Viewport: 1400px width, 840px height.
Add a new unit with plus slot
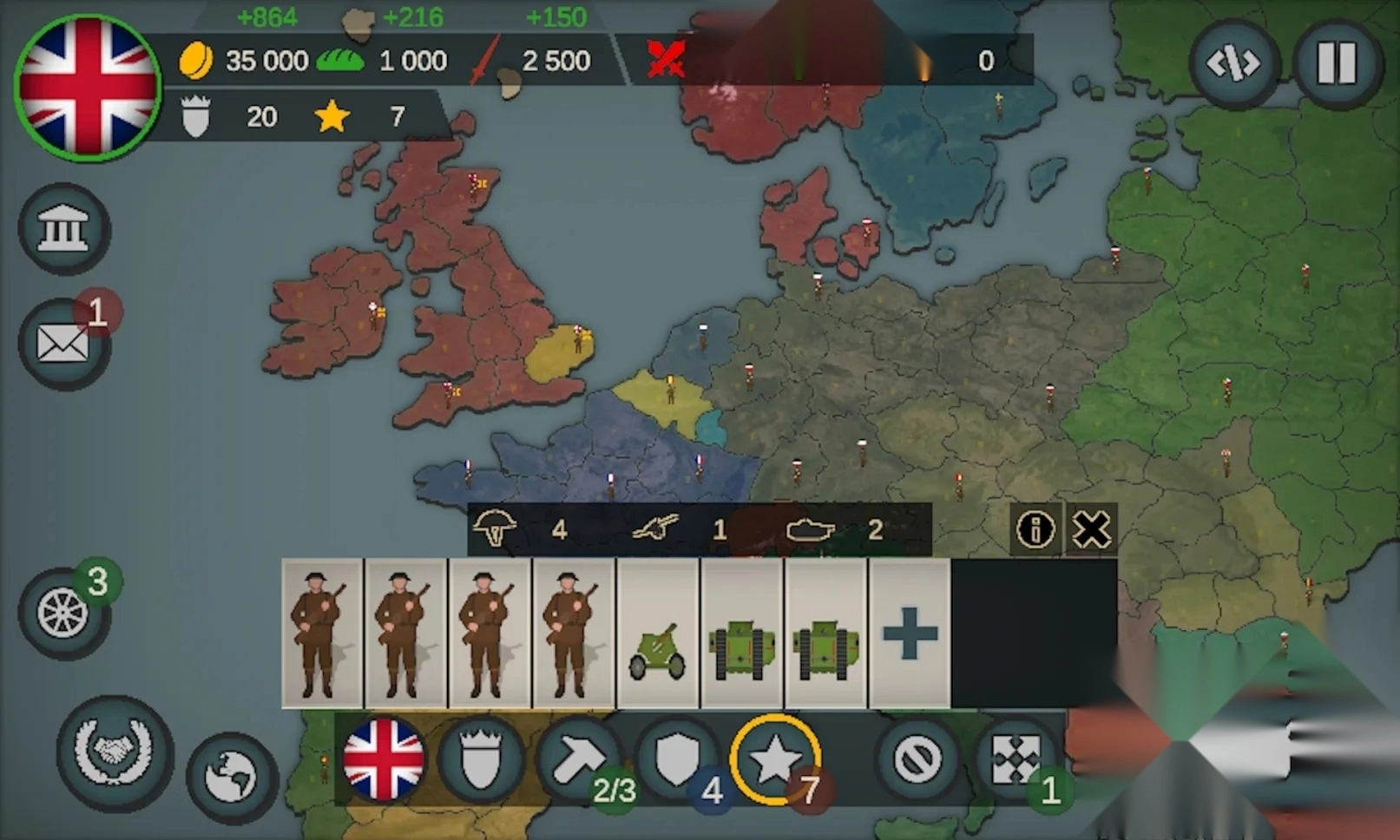910,633
